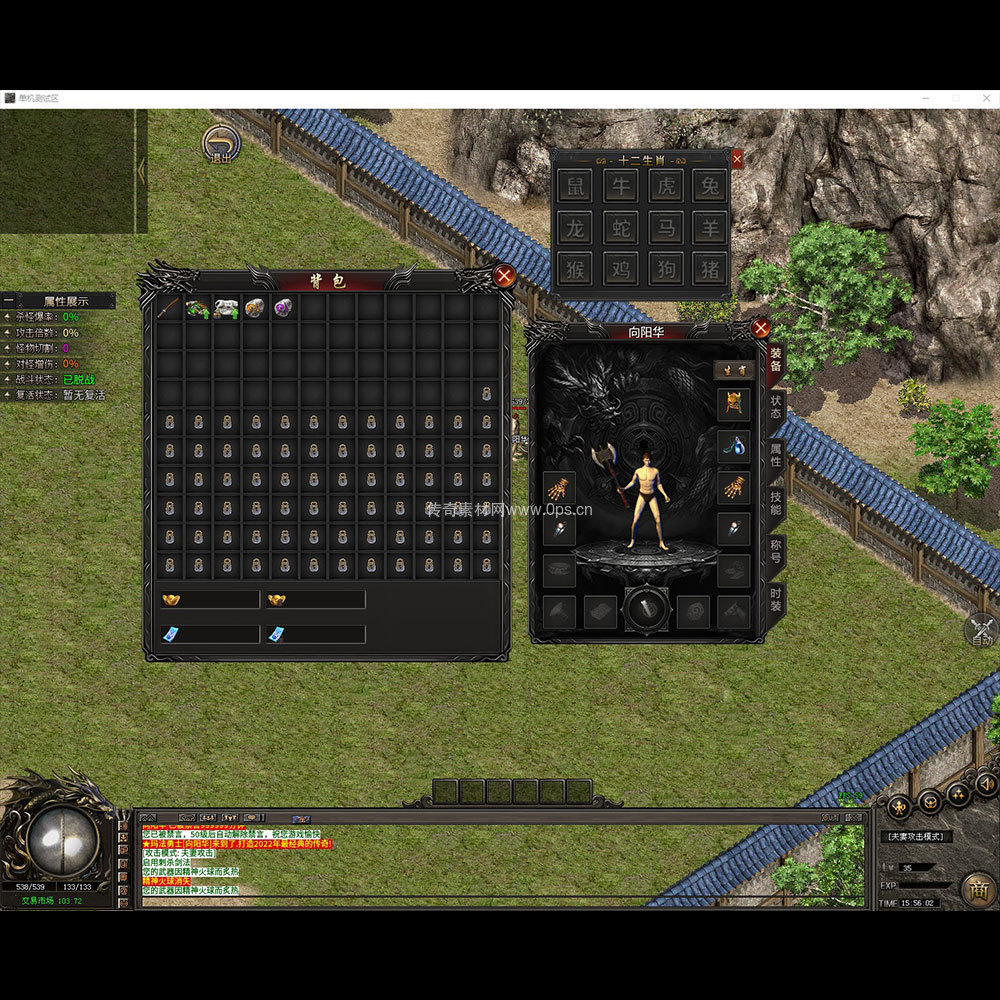1000x1000 pixels.
Task: Toggle auto-combat with the 自动 button
Action: [x=981, y=630]
